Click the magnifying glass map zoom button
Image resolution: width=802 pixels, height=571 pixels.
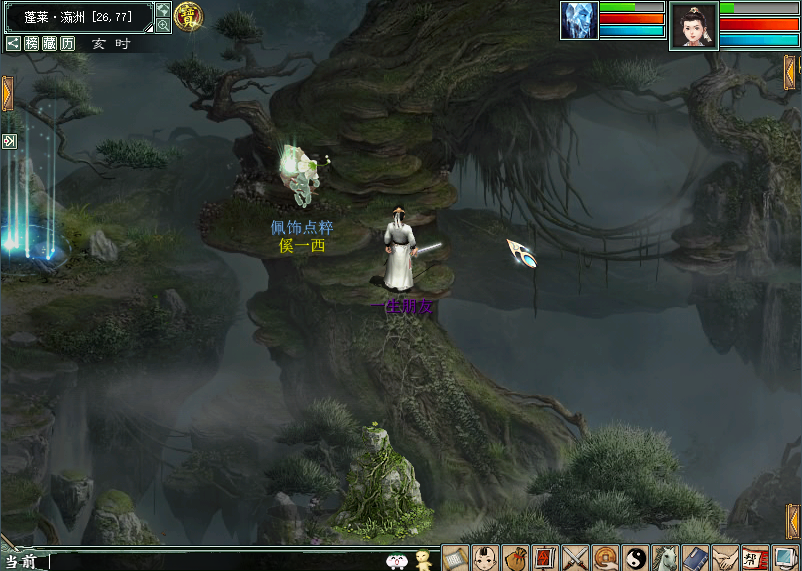click(163, 25)
